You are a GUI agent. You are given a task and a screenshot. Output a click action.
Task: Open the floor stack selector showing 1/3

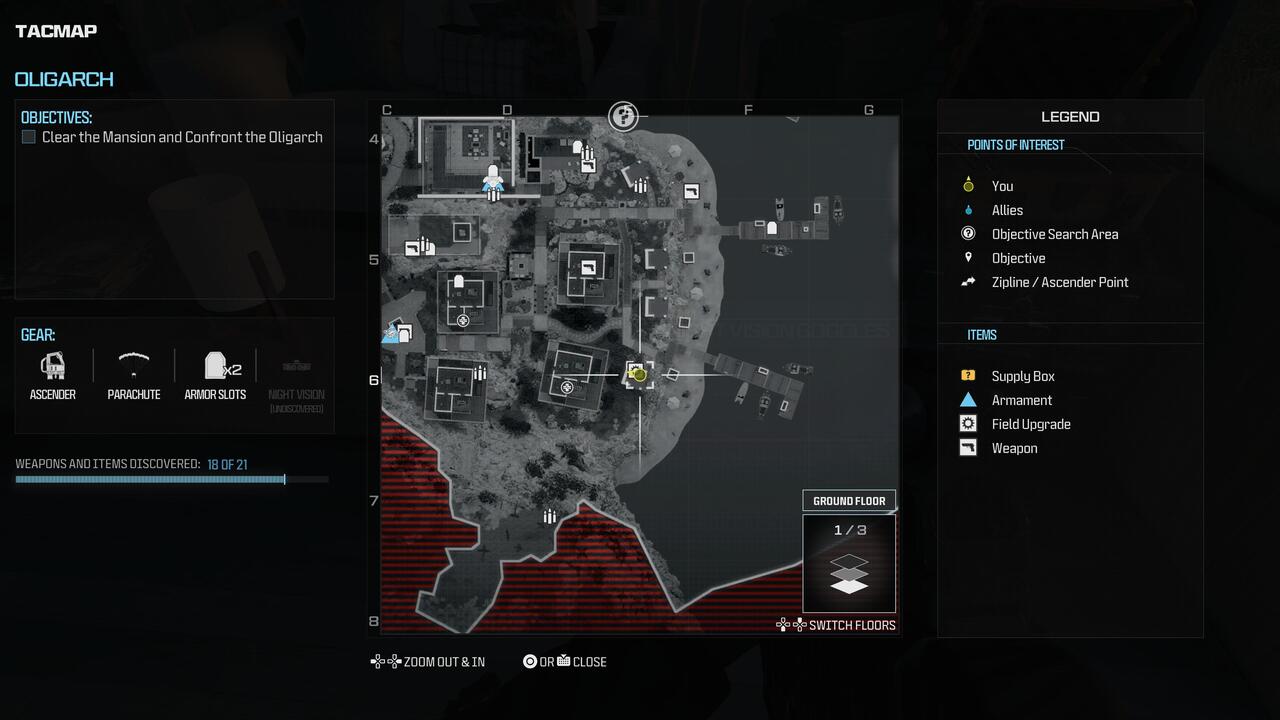point(849,565)
